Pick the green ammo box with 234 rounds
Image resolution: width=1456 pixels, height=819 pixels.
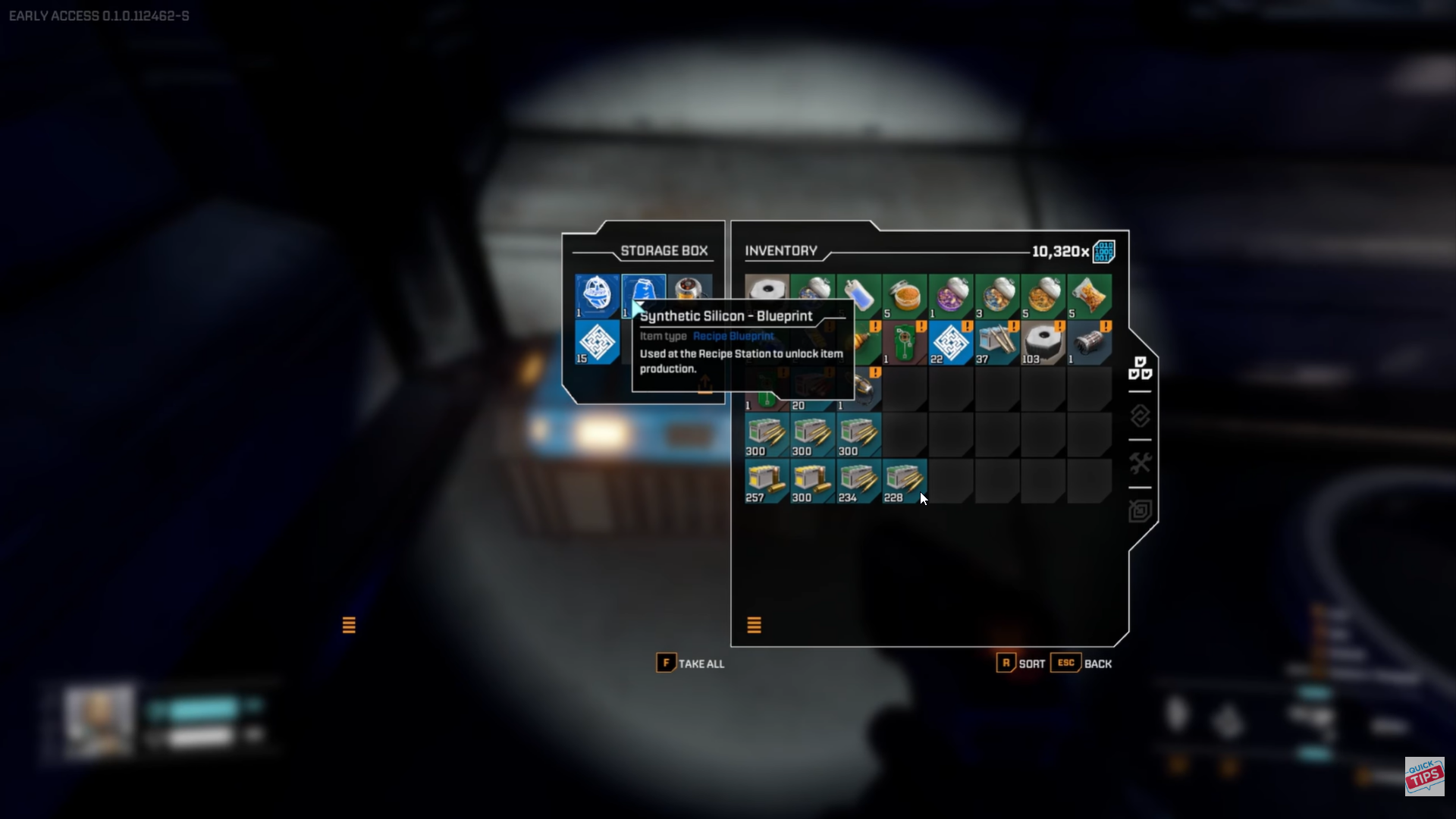(858, 482)
